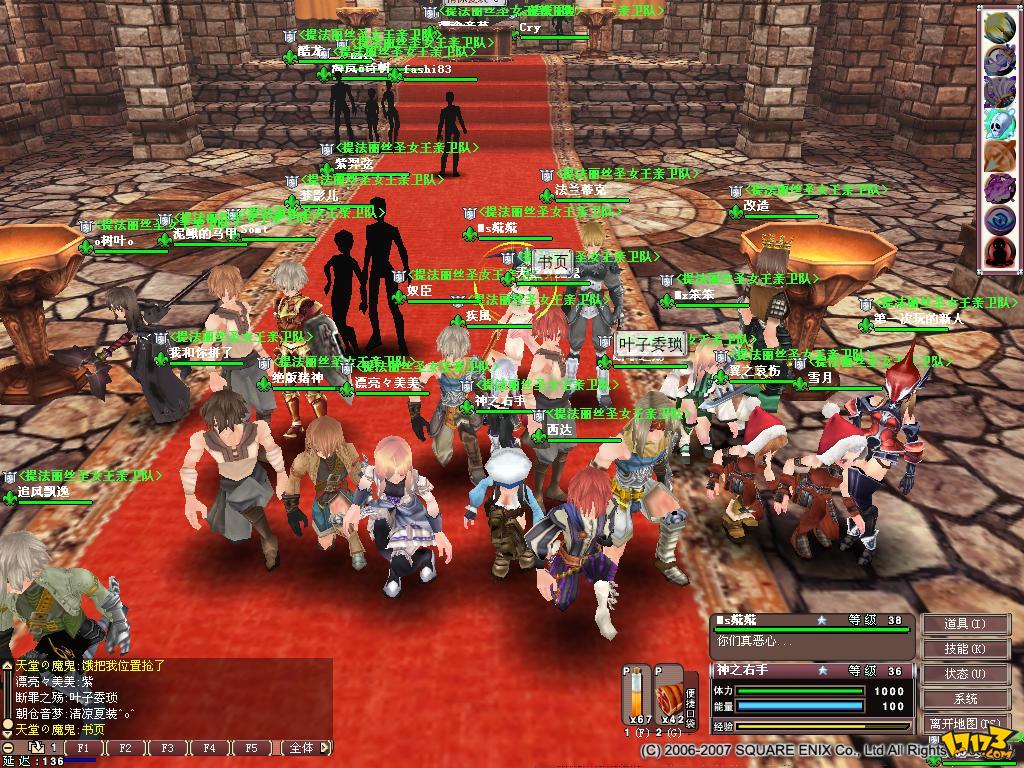This screenshot has width=1024, height=768.
Task: Open the 状态 (Status) menu
Action: pos(964,674)
